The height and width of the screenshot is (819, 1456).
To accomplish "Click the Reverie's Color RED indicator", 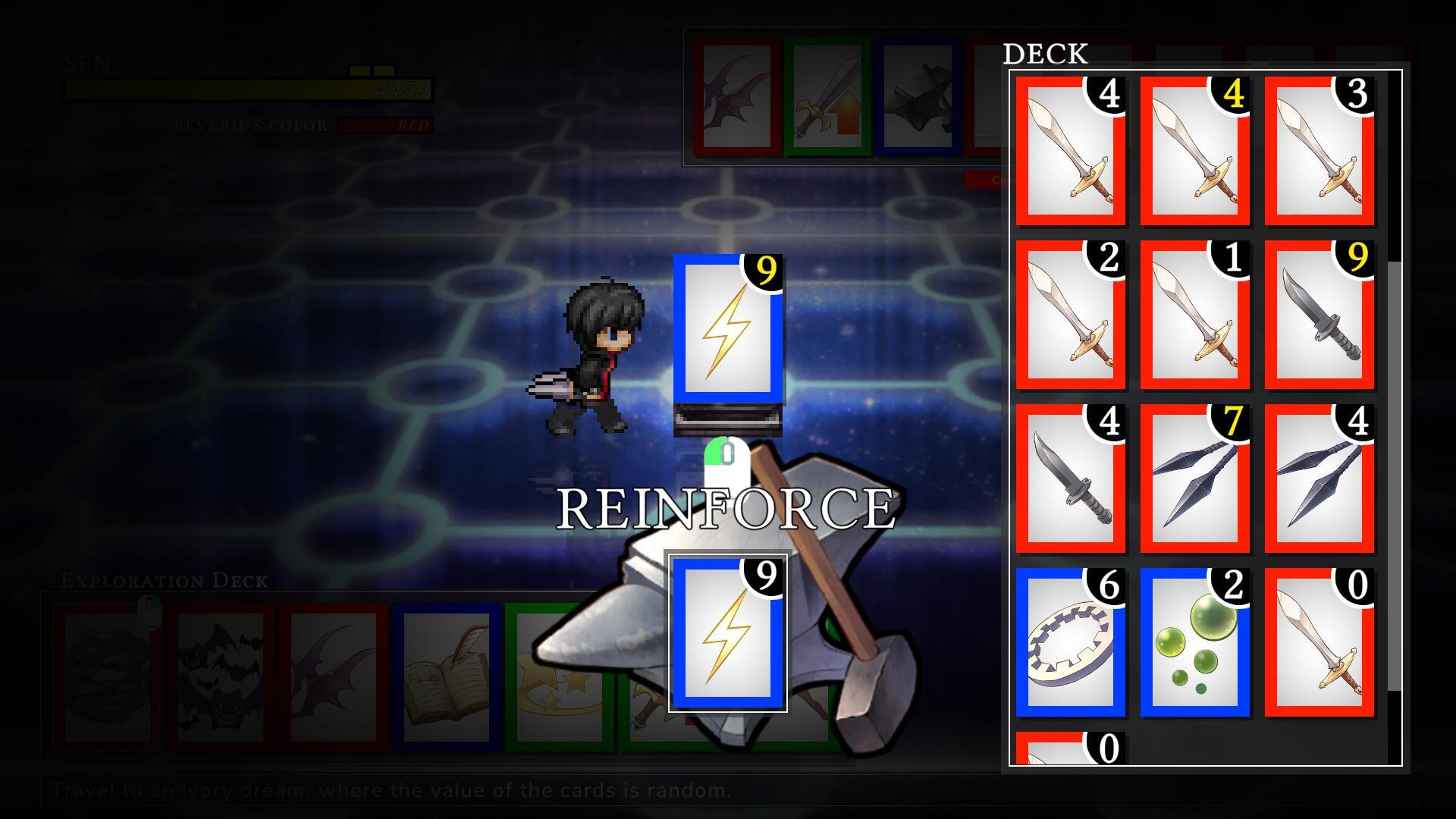I will click(x=405, y=126).
